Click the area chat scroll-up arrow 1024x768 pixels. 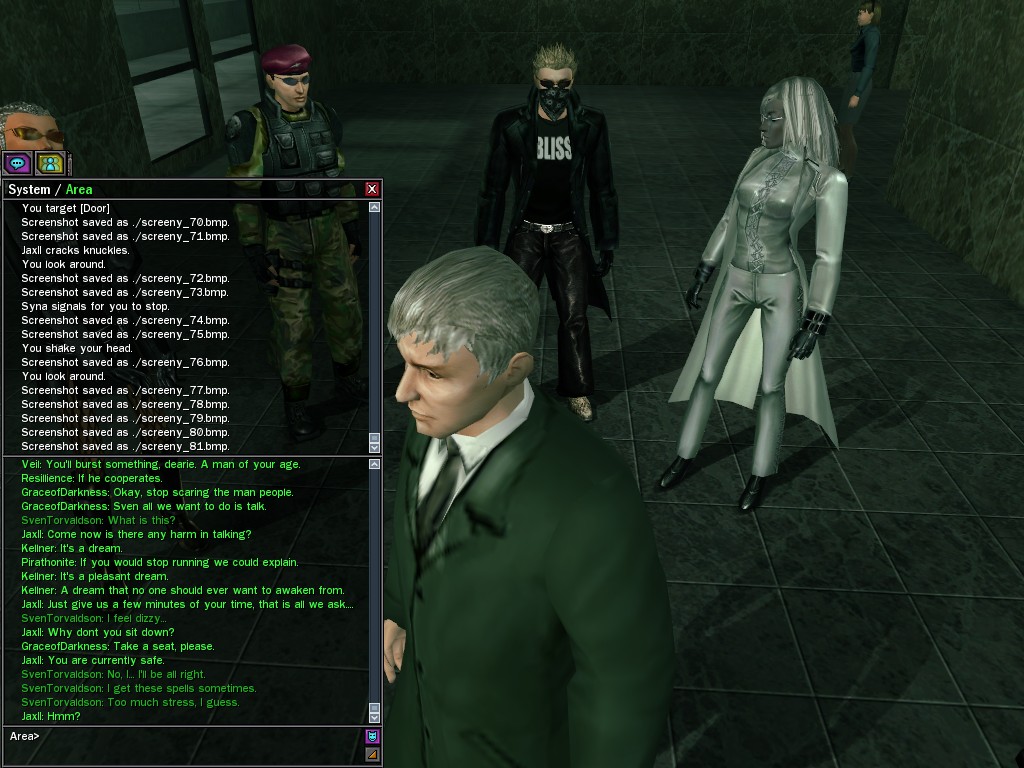pyautogui.click(x=375, y=464)
